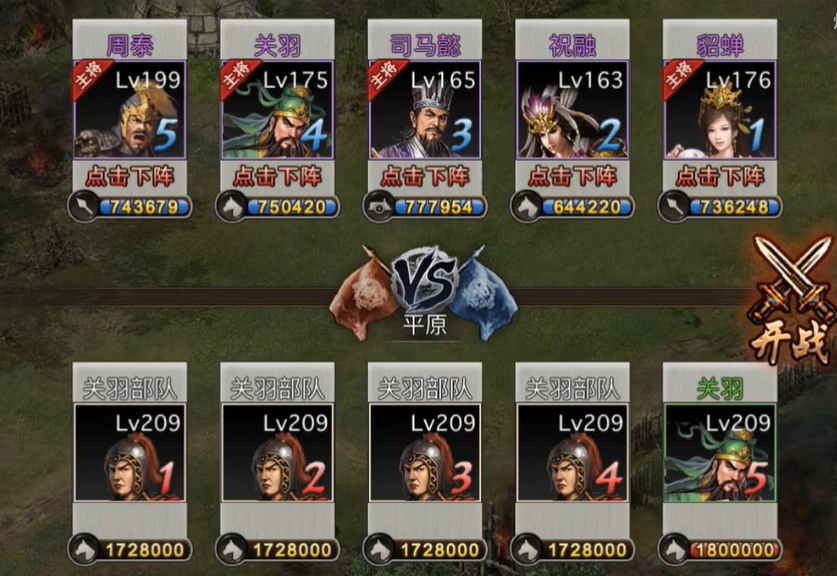Select the 司马懿 general card
The image size is (837, 576).
click(x=425, y=110)
